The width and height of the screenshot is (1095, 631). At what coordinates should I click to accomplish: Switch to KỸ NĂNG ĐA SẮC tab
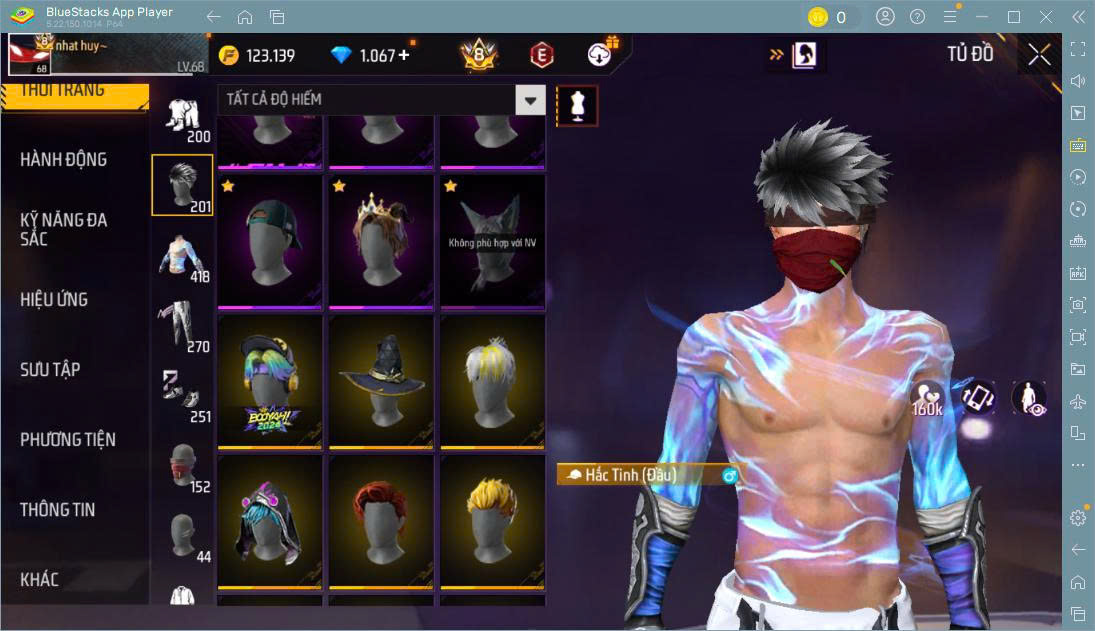point(64,229)
